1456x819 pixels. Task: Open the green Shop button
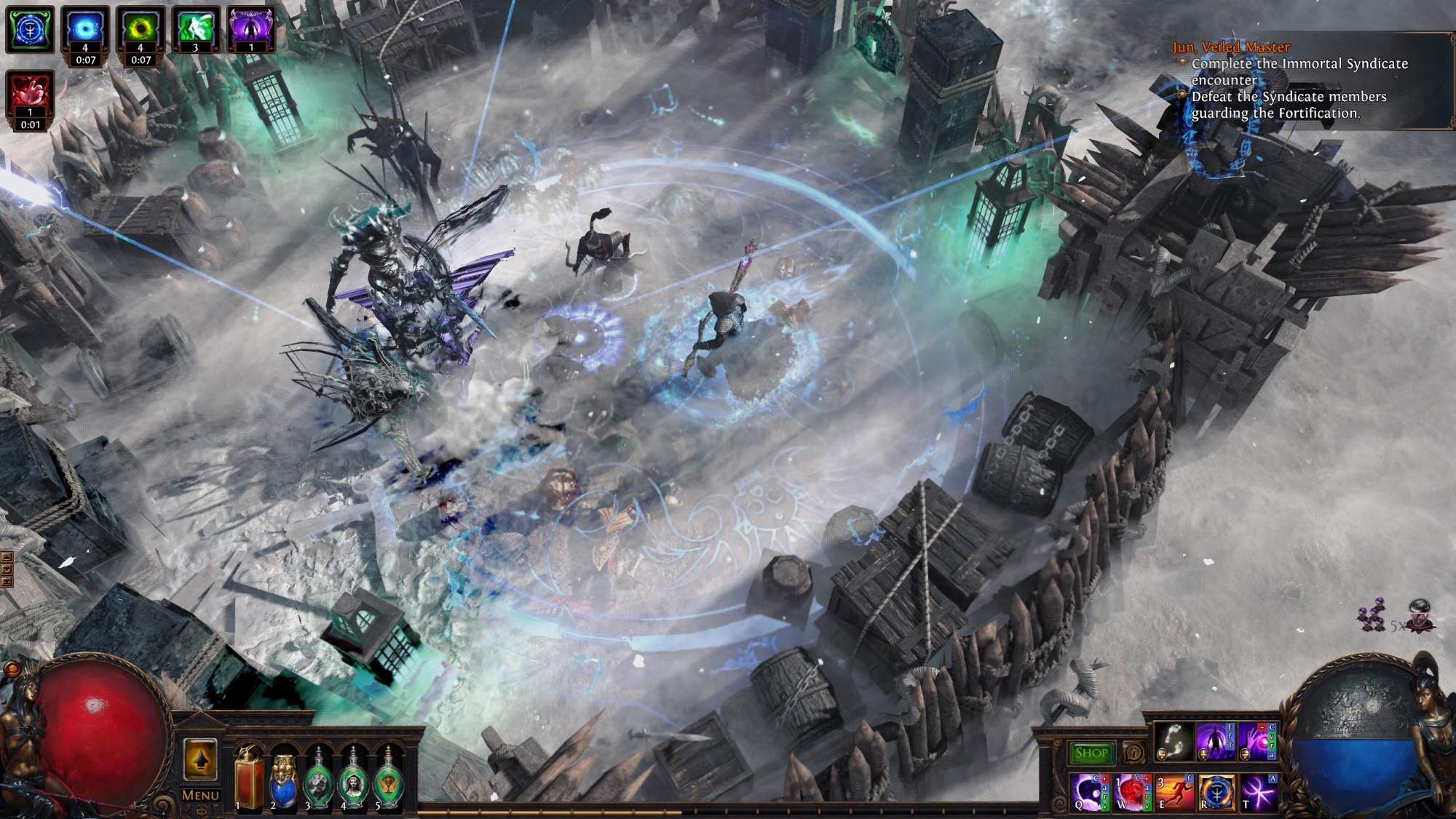pyautogui.click(x=1091, y=753)
